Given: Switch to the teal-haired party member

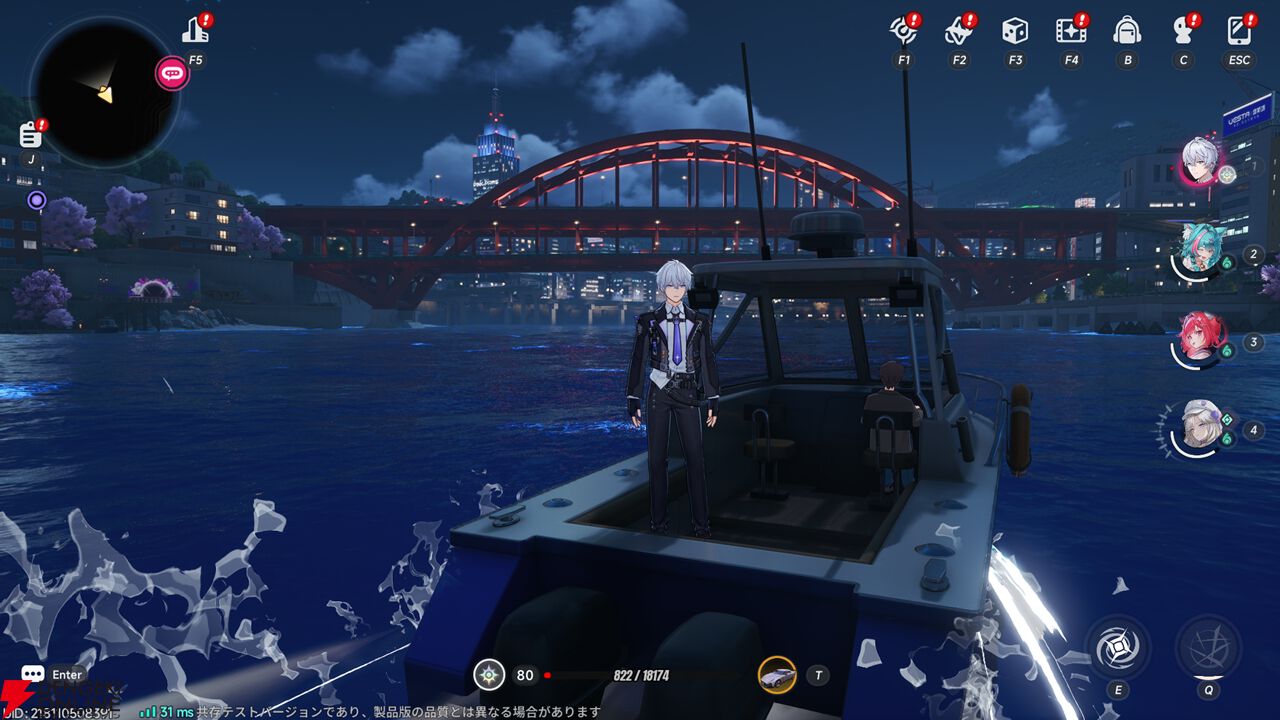Looking at the screenshot, I should [1198, 250].
